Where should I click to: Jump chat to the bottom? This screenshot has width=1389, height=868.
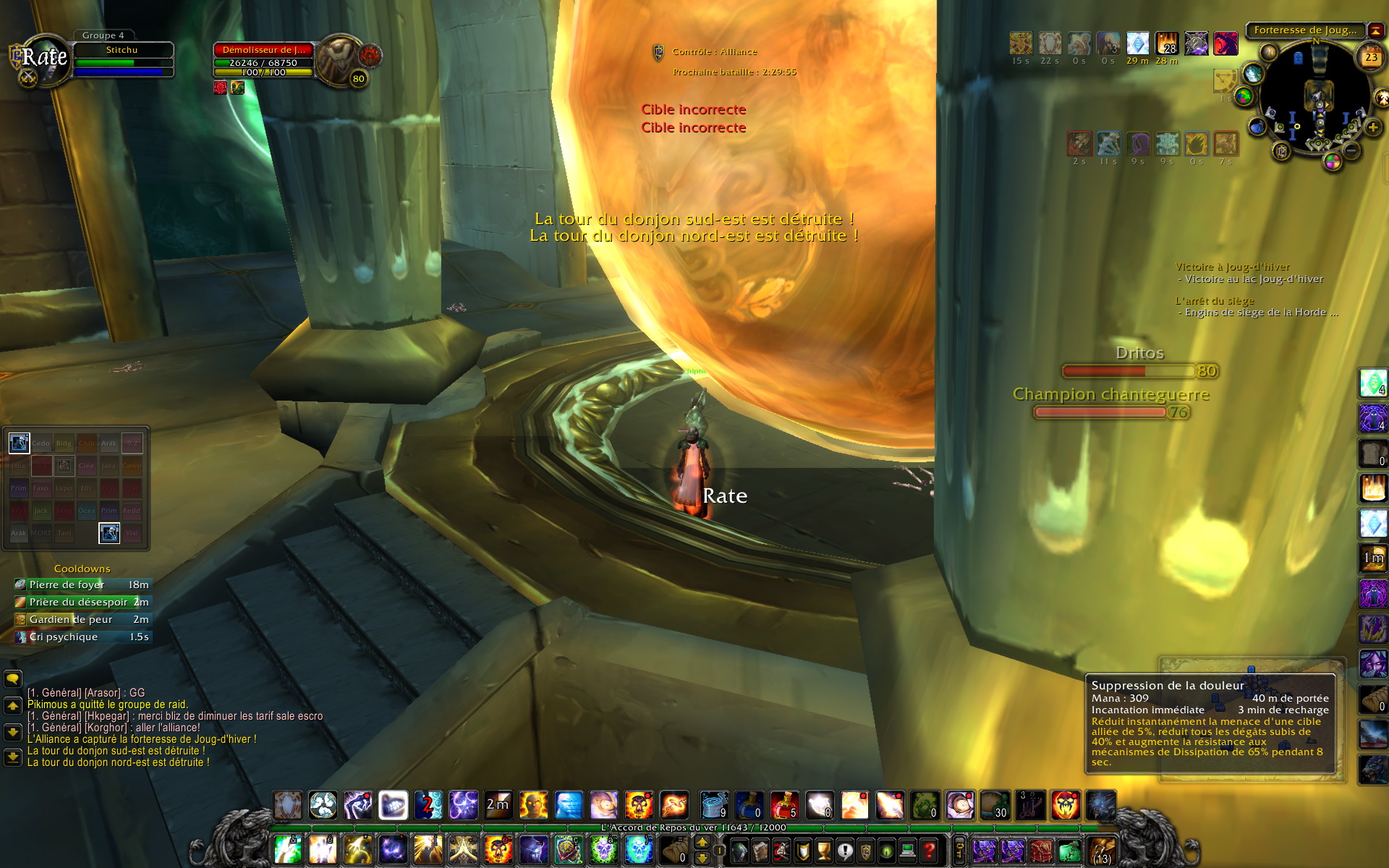point(13,757)
